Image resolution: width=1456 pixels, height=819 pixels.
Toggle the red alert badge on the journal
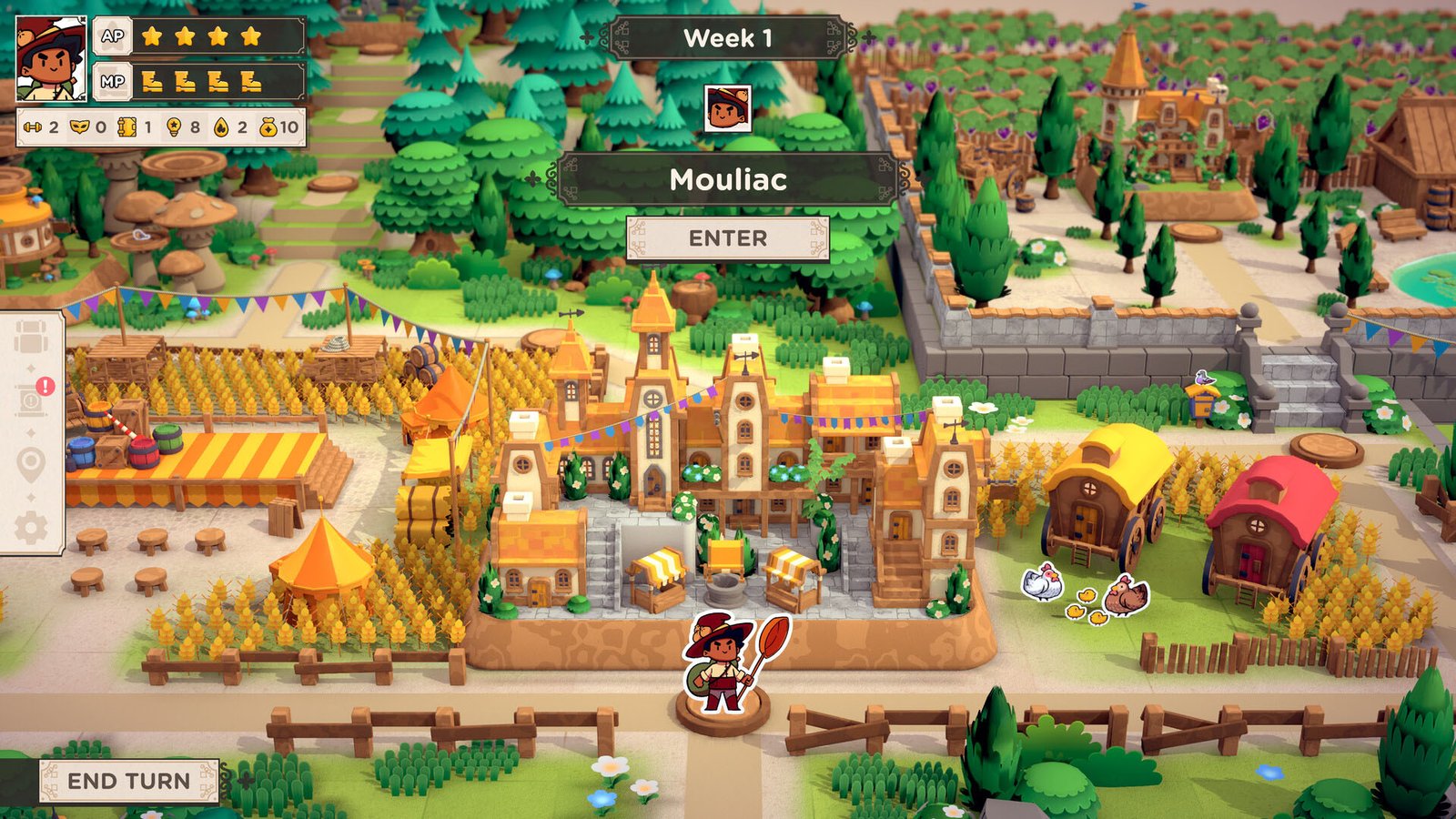click(x=45, y=385)
